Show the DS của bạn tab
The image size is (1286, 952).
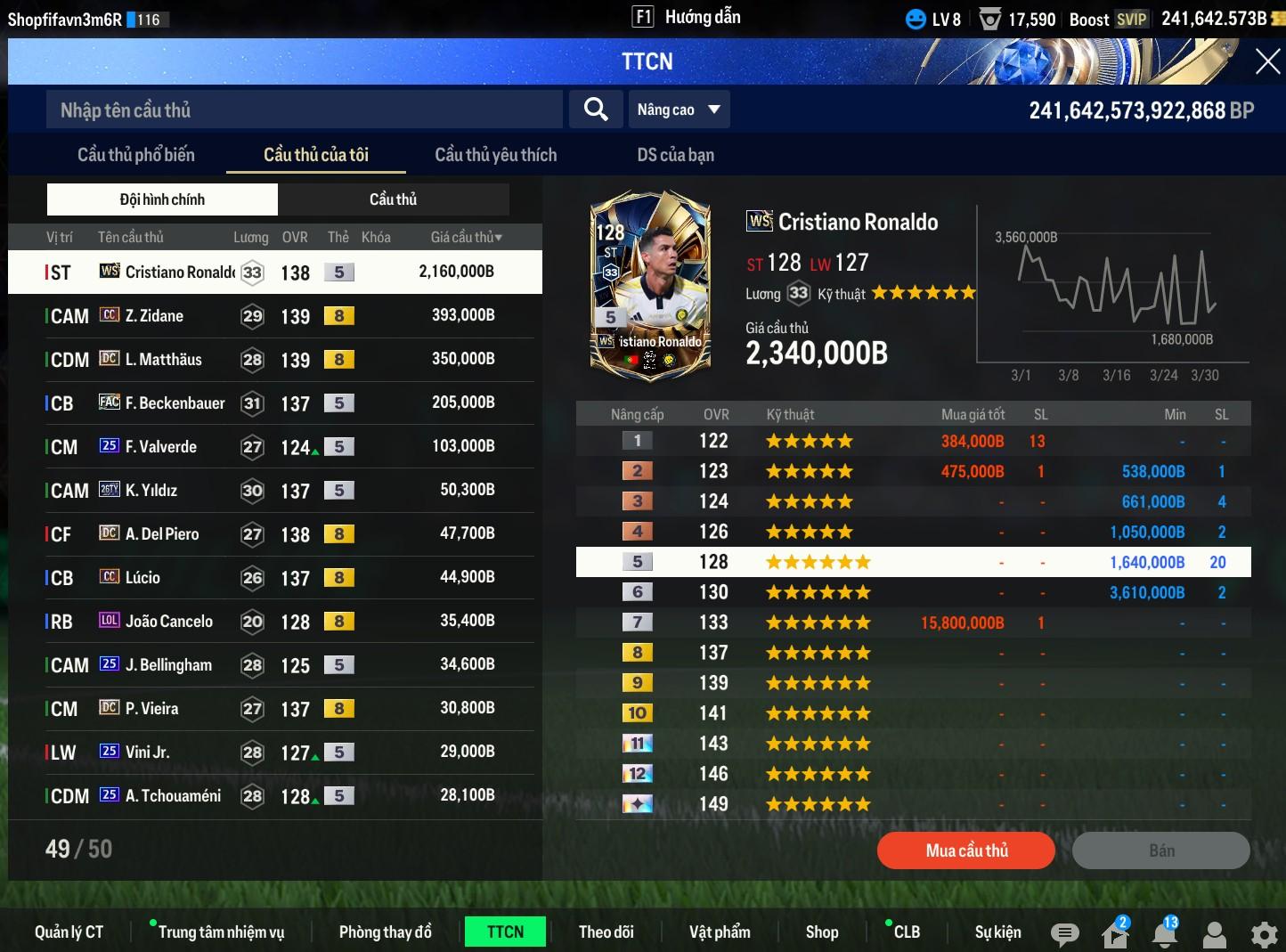coord(675,155)
